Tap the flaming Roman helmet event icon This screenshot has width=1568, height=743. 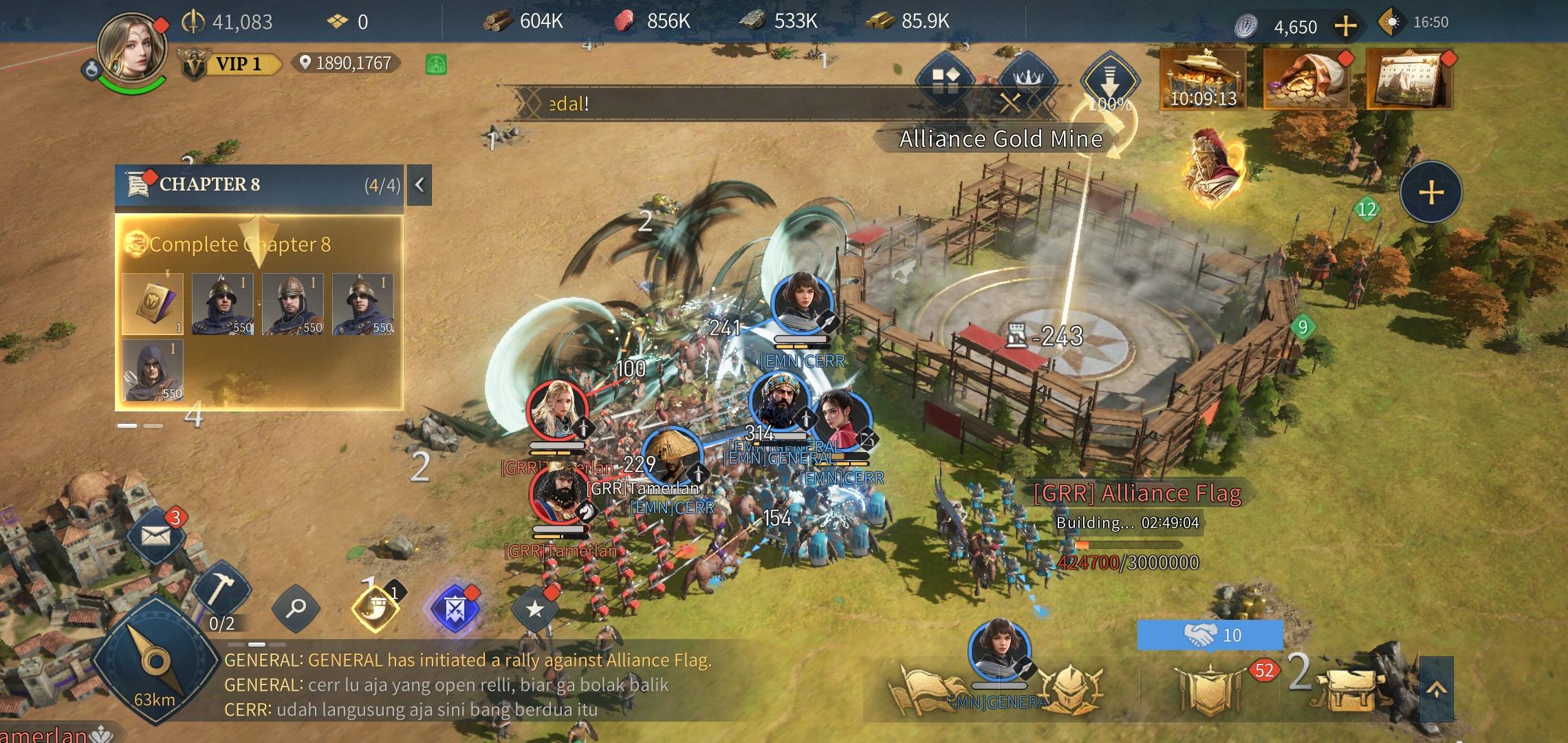tap(1212, 165)
